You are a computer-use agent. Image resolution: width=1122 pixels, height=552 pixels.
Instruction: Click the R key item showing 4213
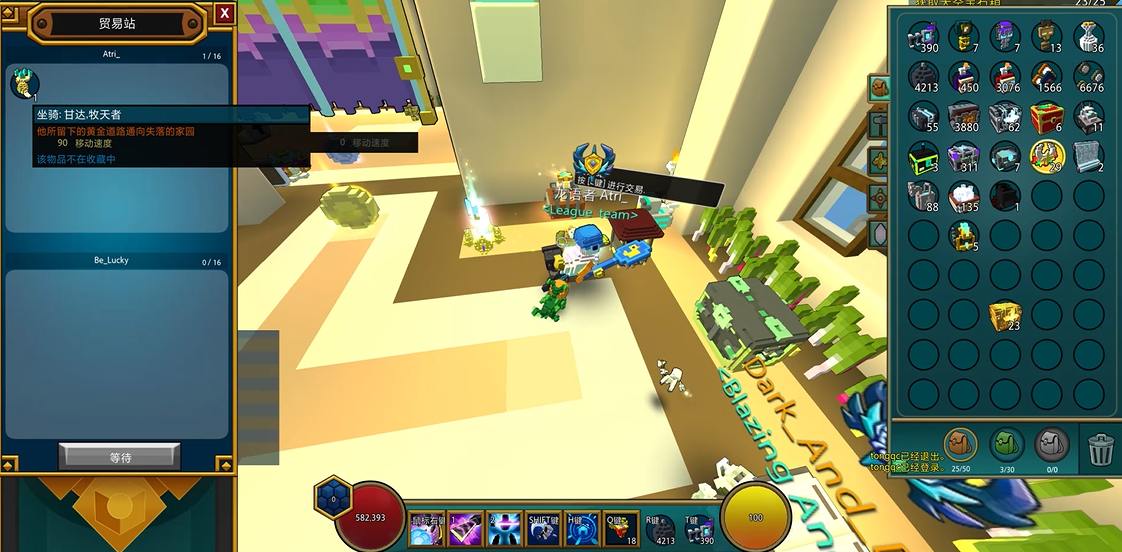point(660,529)
